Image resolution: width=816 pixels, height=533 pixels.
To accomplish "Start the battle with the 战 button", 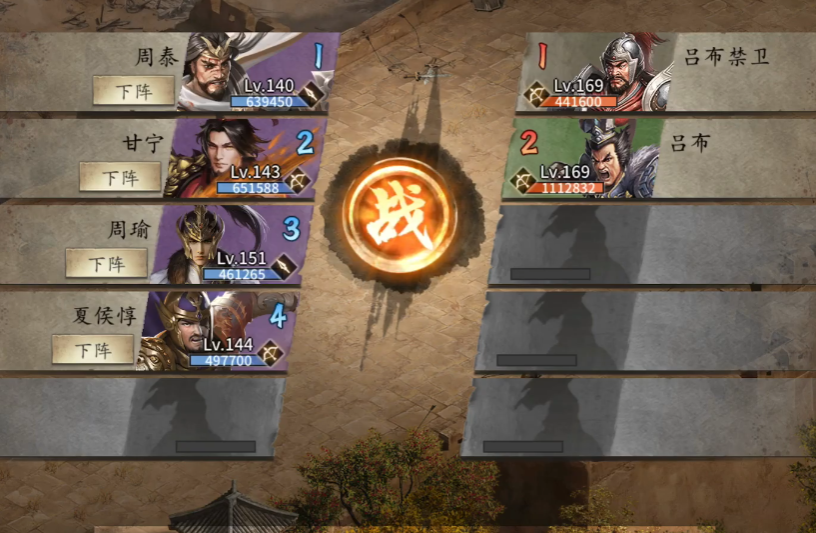I will point(399,215).
